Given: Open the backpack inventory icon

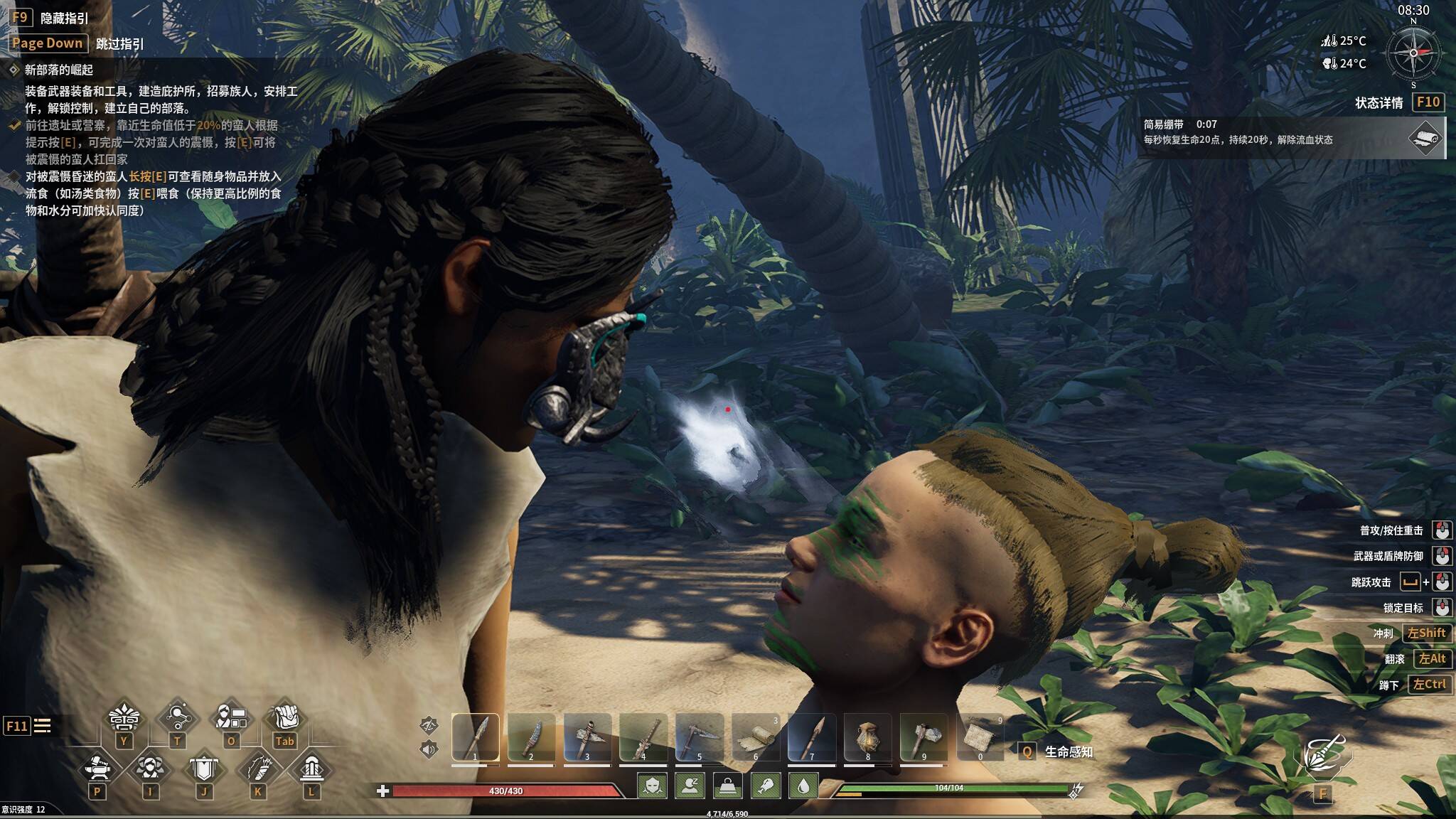Looking at the screenshot, I should coord(284,718).
